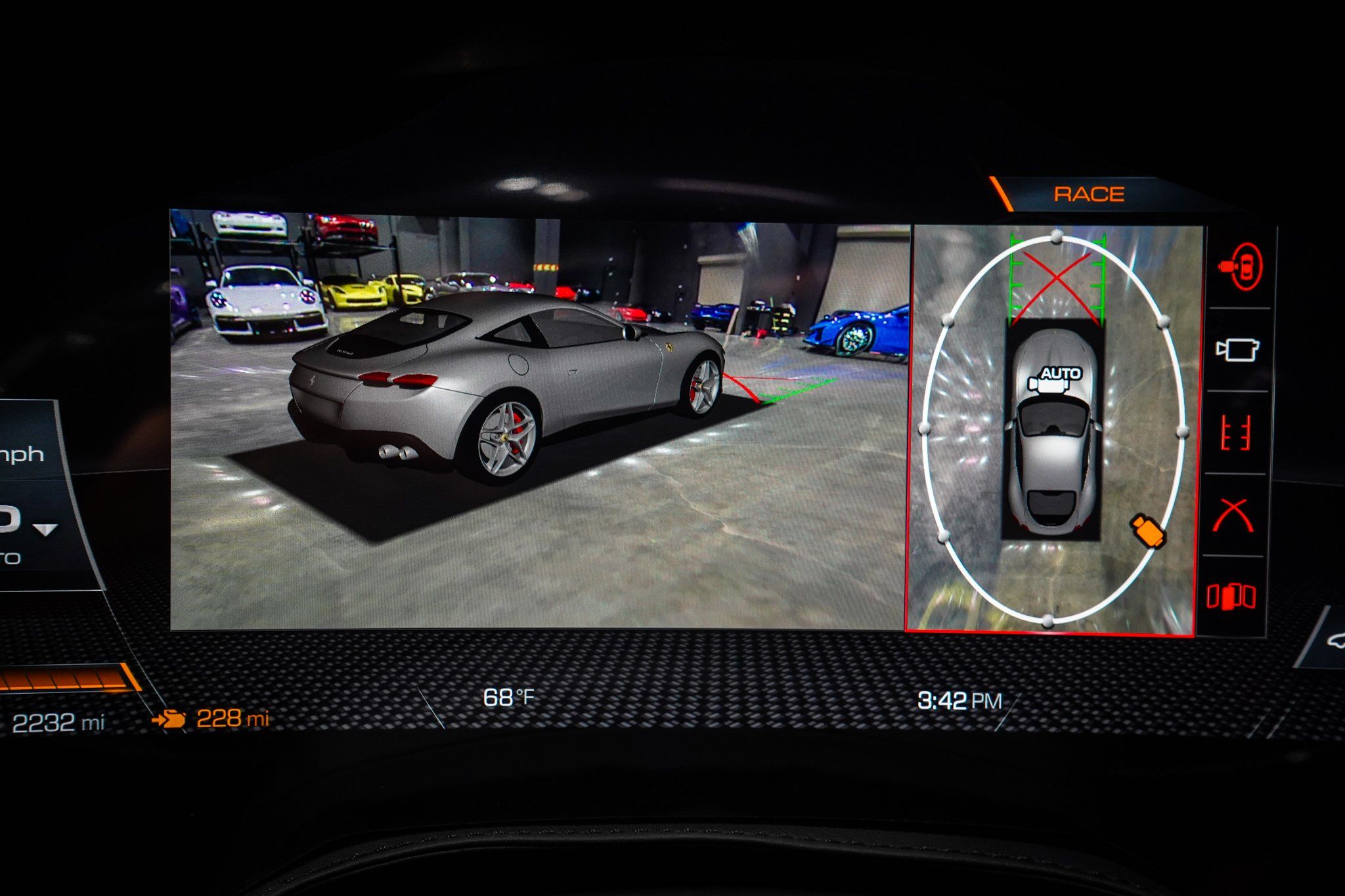Choose the bottom camera point on the ring
1345x896 pixels.
pyautogui.click(x=1048, y=620)
